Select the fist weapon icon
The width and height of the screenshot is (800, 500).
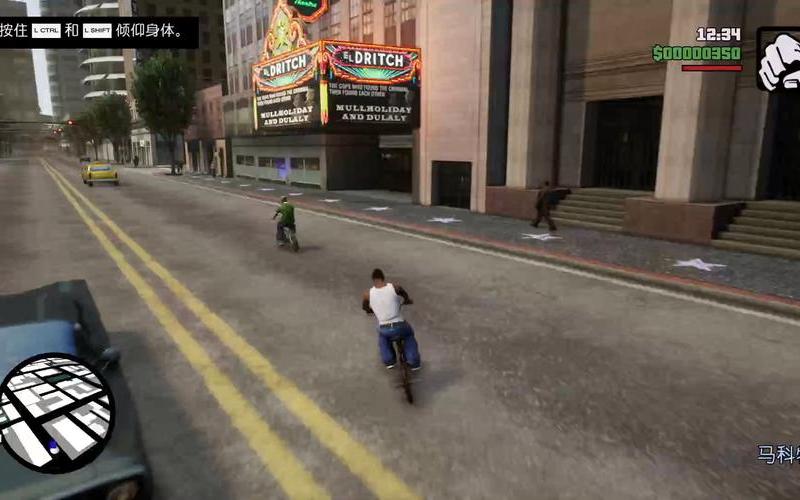coord(779,60)
